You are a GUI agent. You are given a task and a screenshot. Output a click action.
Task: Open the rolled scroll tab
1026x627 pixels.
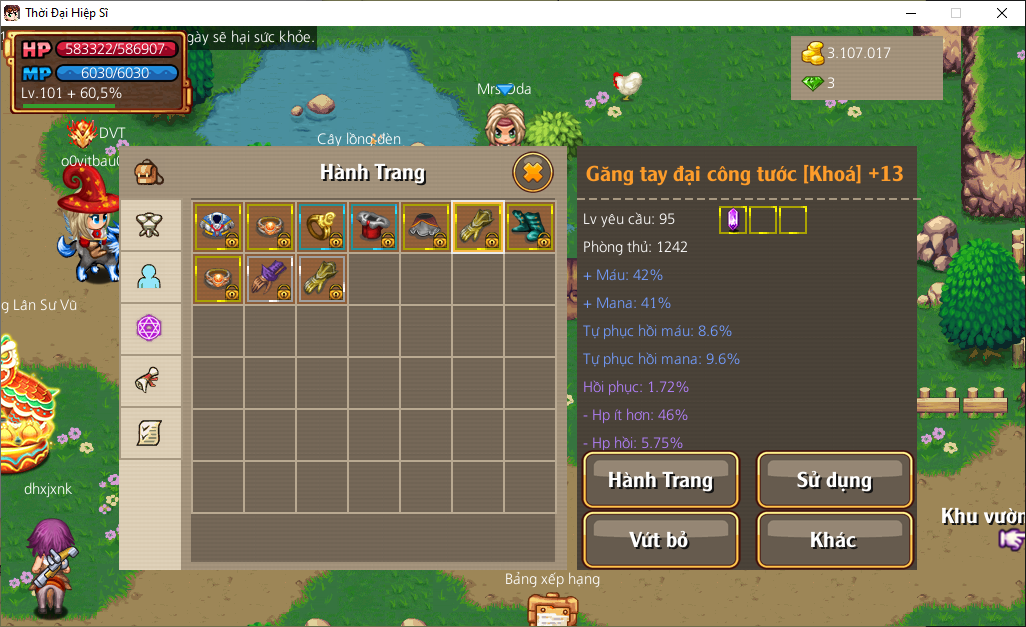pos(150,380)
